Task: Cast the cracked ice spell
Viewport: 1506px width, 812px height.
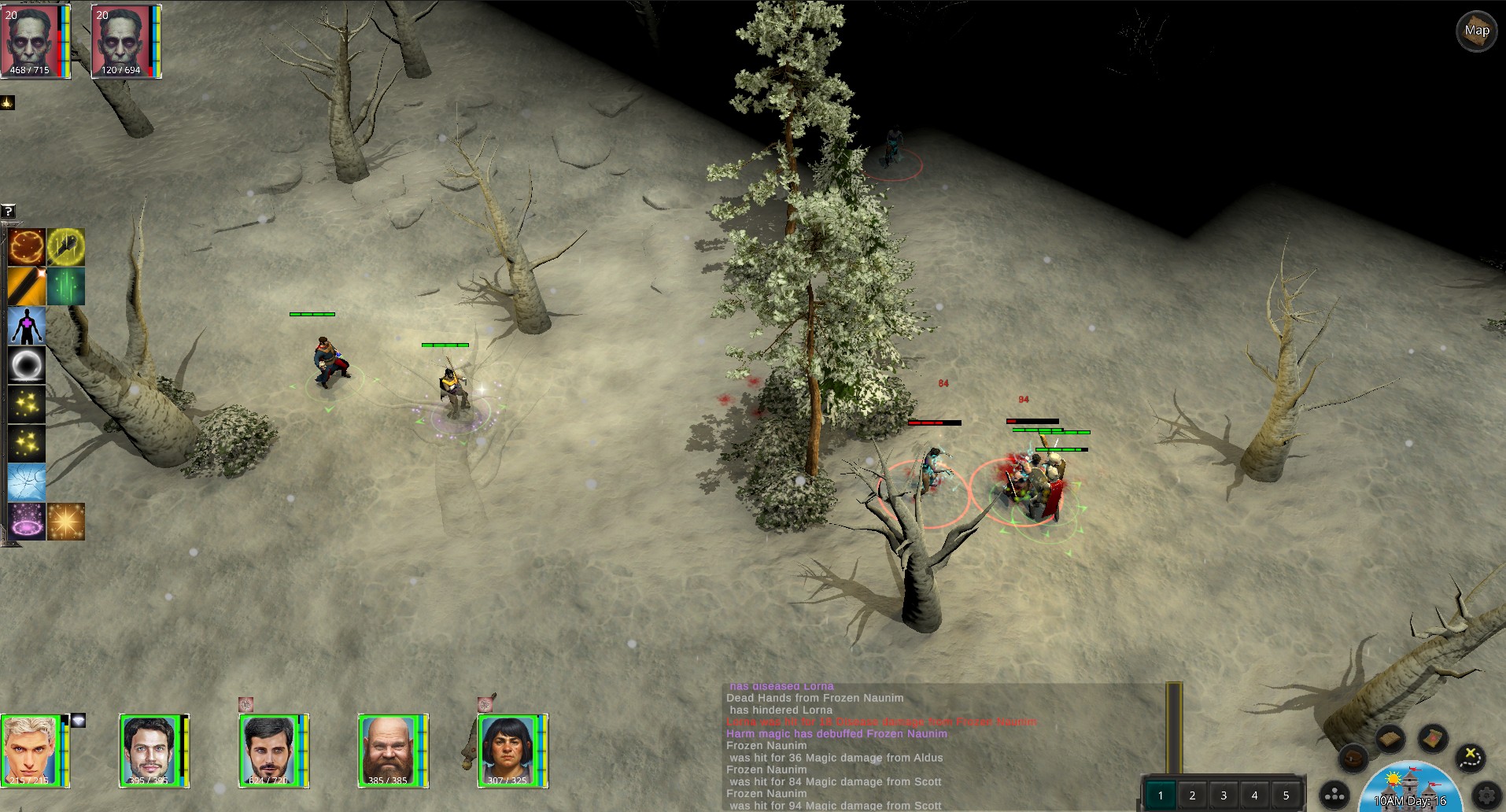Action: point(27,482)
